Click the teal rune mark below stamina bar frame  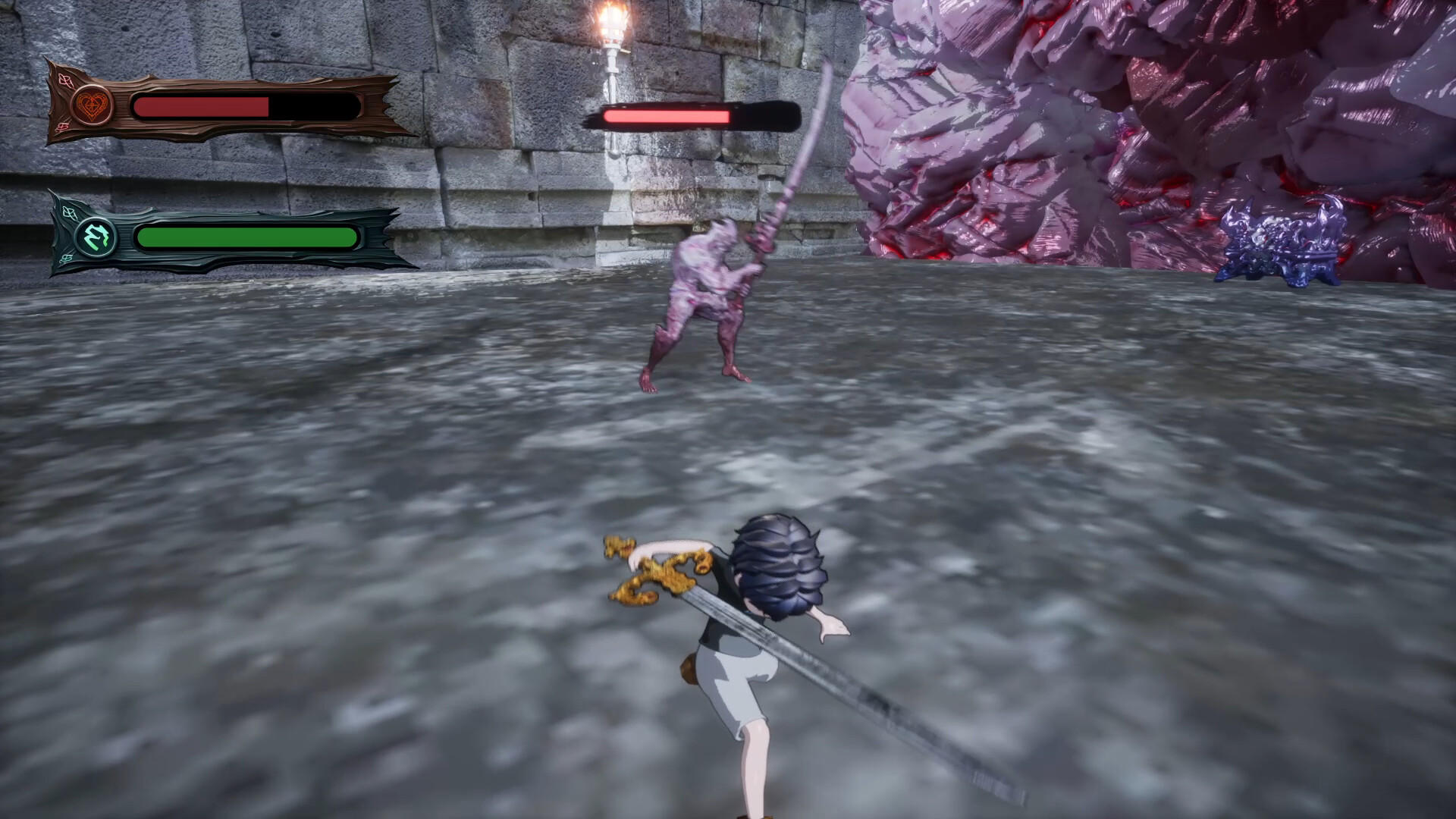pyautogui.click(x=65, y=257)
